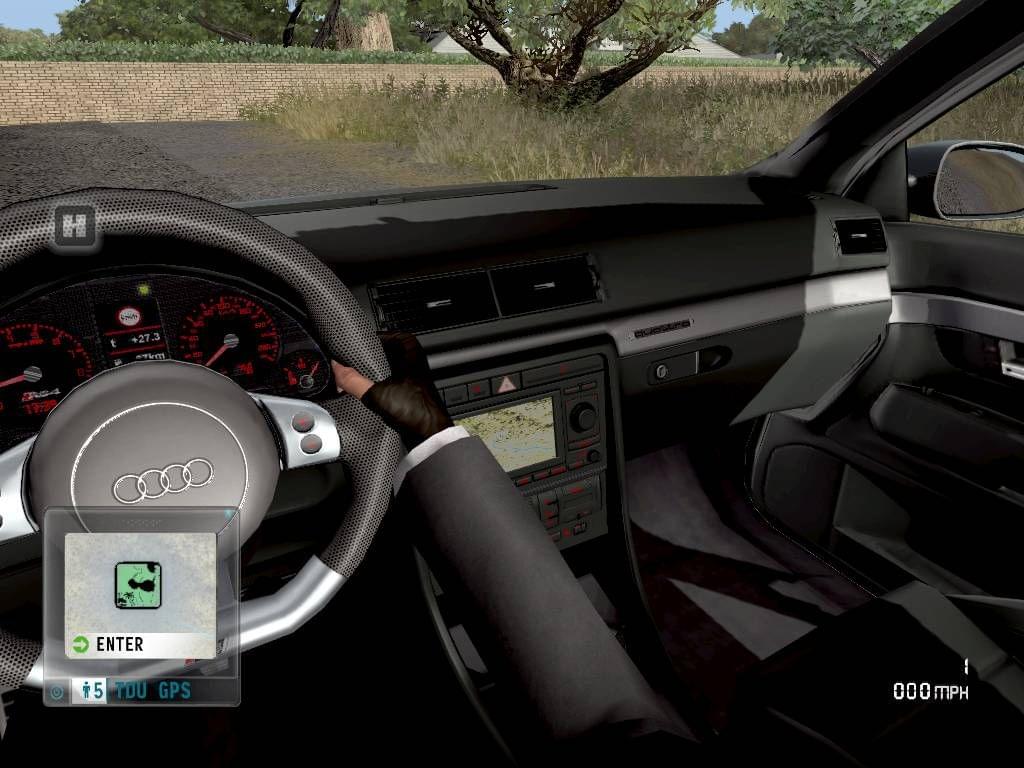The height and width of the screenshot is (768, 1024).
Task: Click the H handbrake indicator icon
Action: point(74,225)
